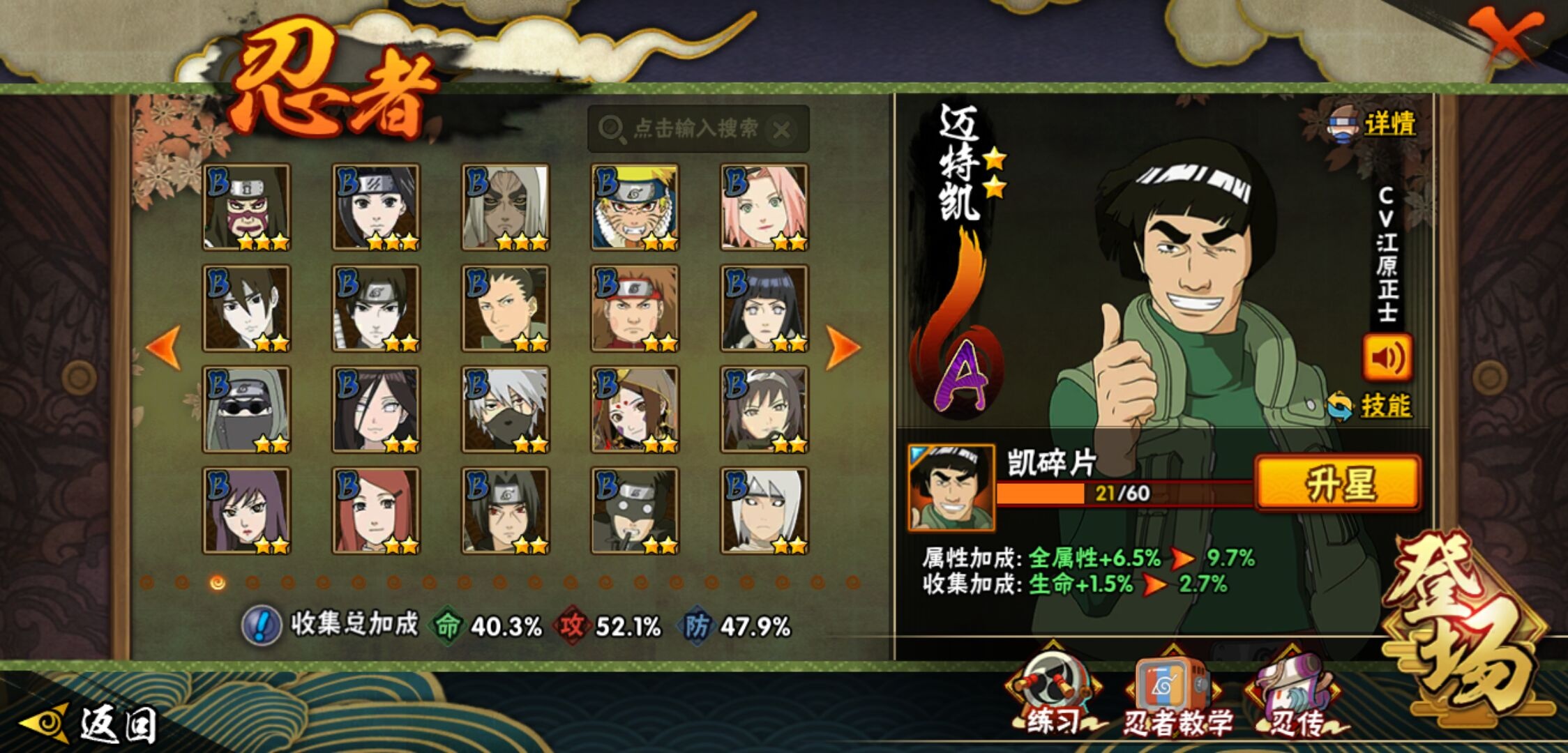Pick the Shikamaru ponytail portrait
The width and height of the screenshot is (1568, 753).
505,308
